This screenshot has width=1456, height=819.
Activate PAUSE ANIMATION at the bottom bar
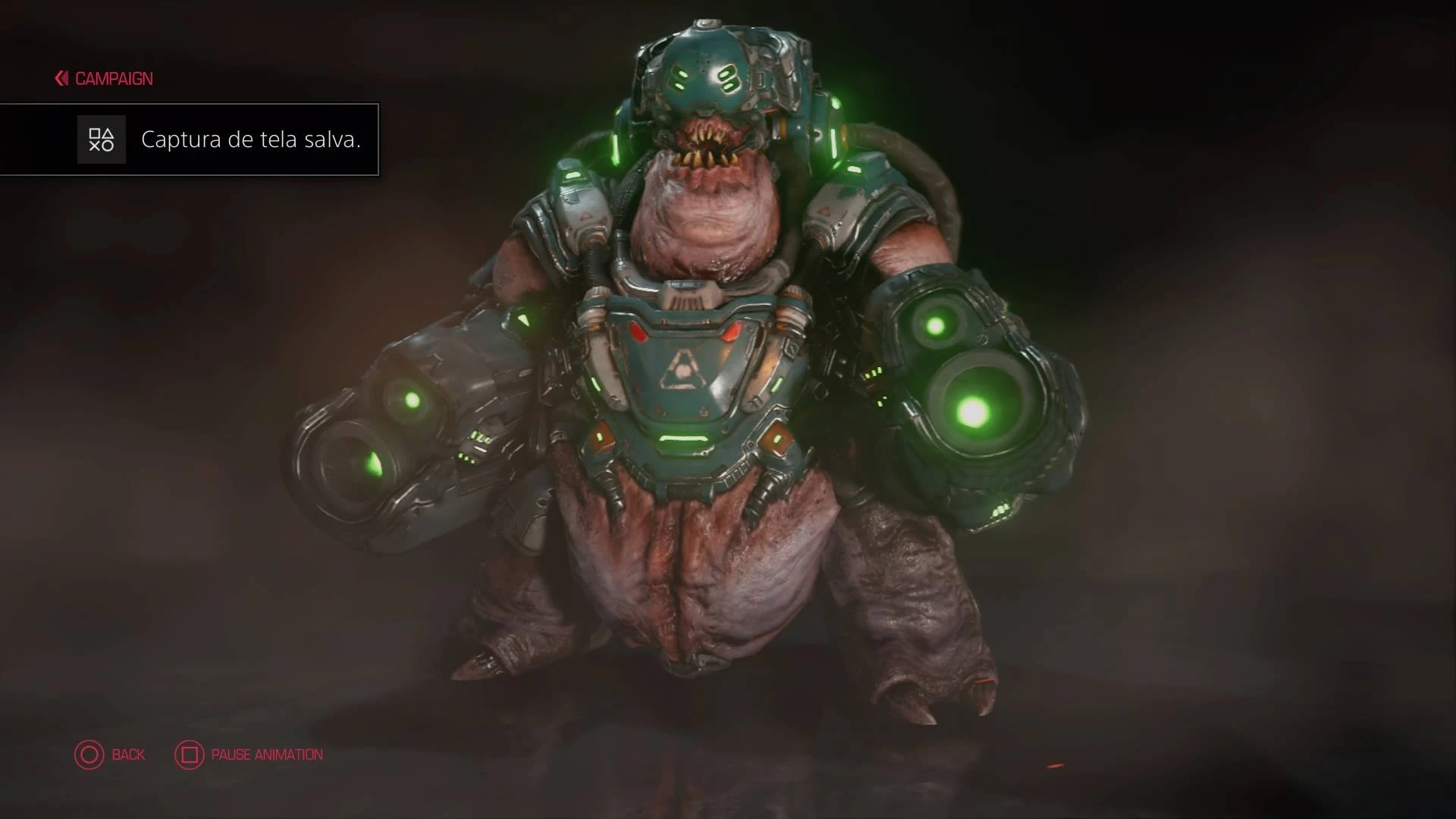tap(267, 755)
